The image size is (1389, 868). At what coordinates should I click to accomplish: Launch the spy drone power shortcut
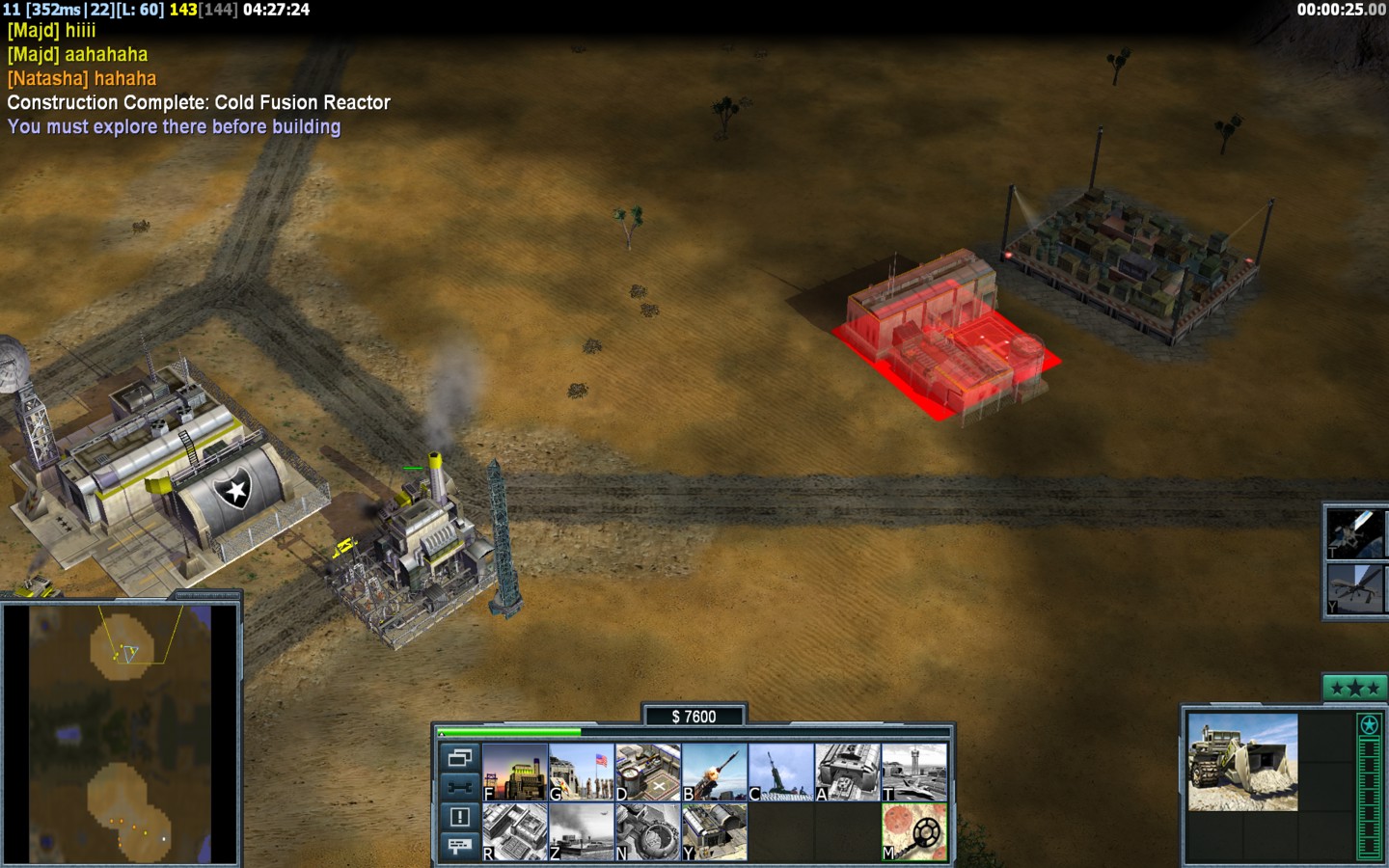(1354, 587)
